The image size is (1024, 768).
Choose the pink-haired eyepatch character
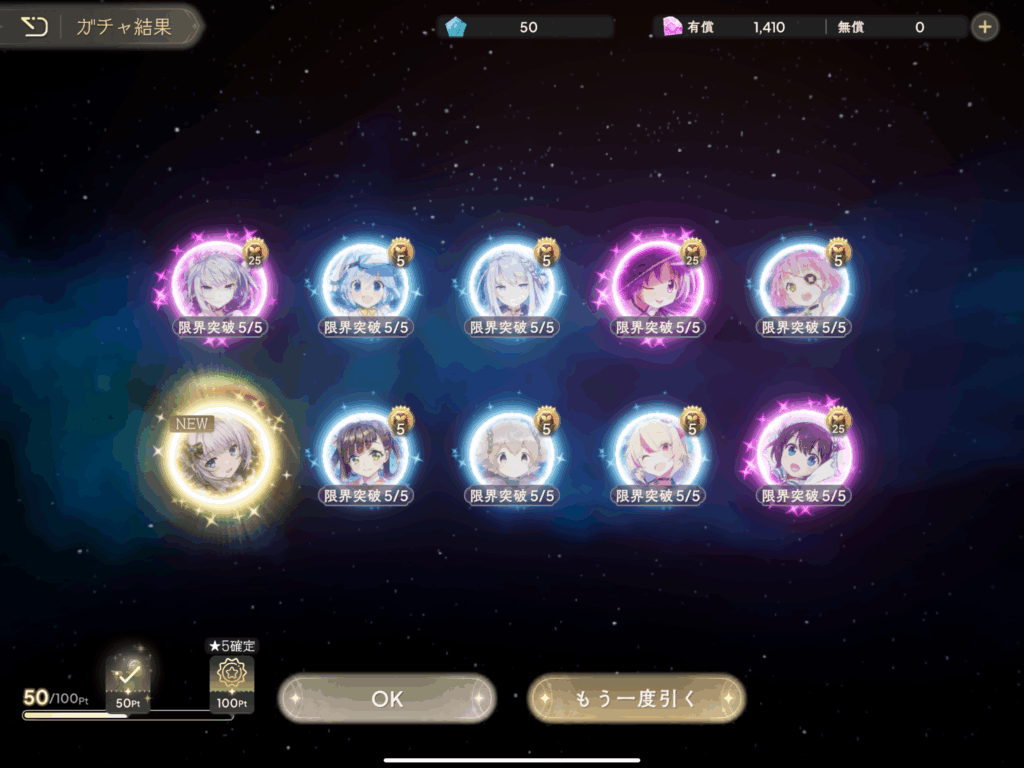(x=803, y=284)
